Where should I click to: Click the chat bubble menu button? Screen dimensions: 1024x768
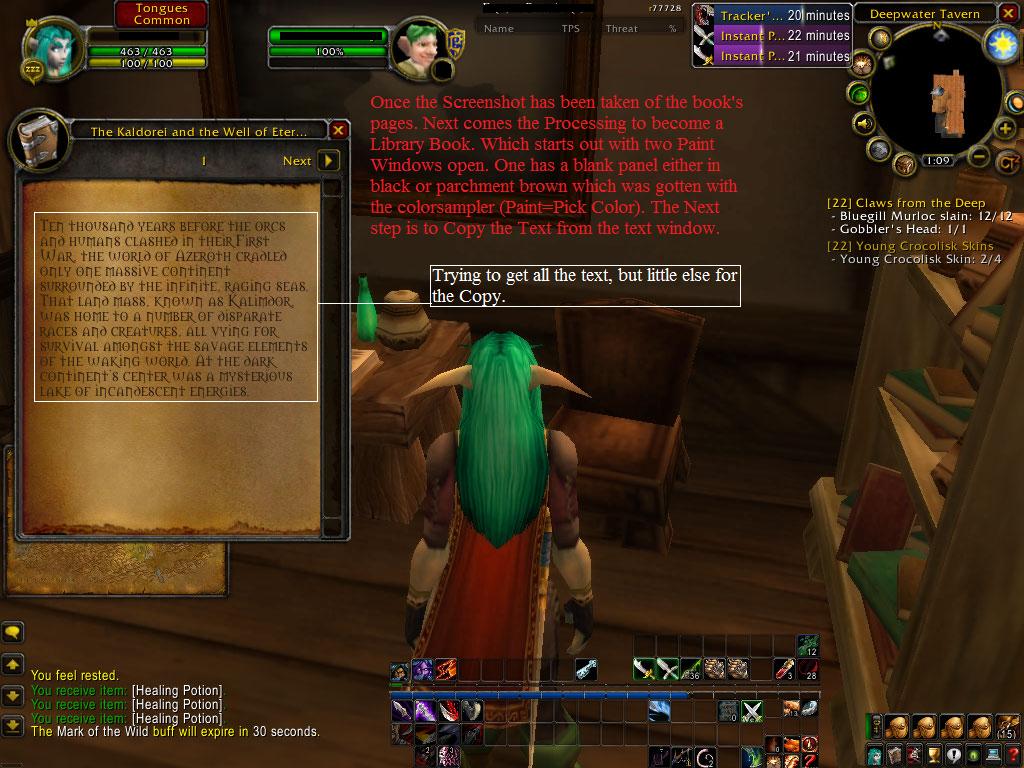pyautogui.click(x=12, y=632)
